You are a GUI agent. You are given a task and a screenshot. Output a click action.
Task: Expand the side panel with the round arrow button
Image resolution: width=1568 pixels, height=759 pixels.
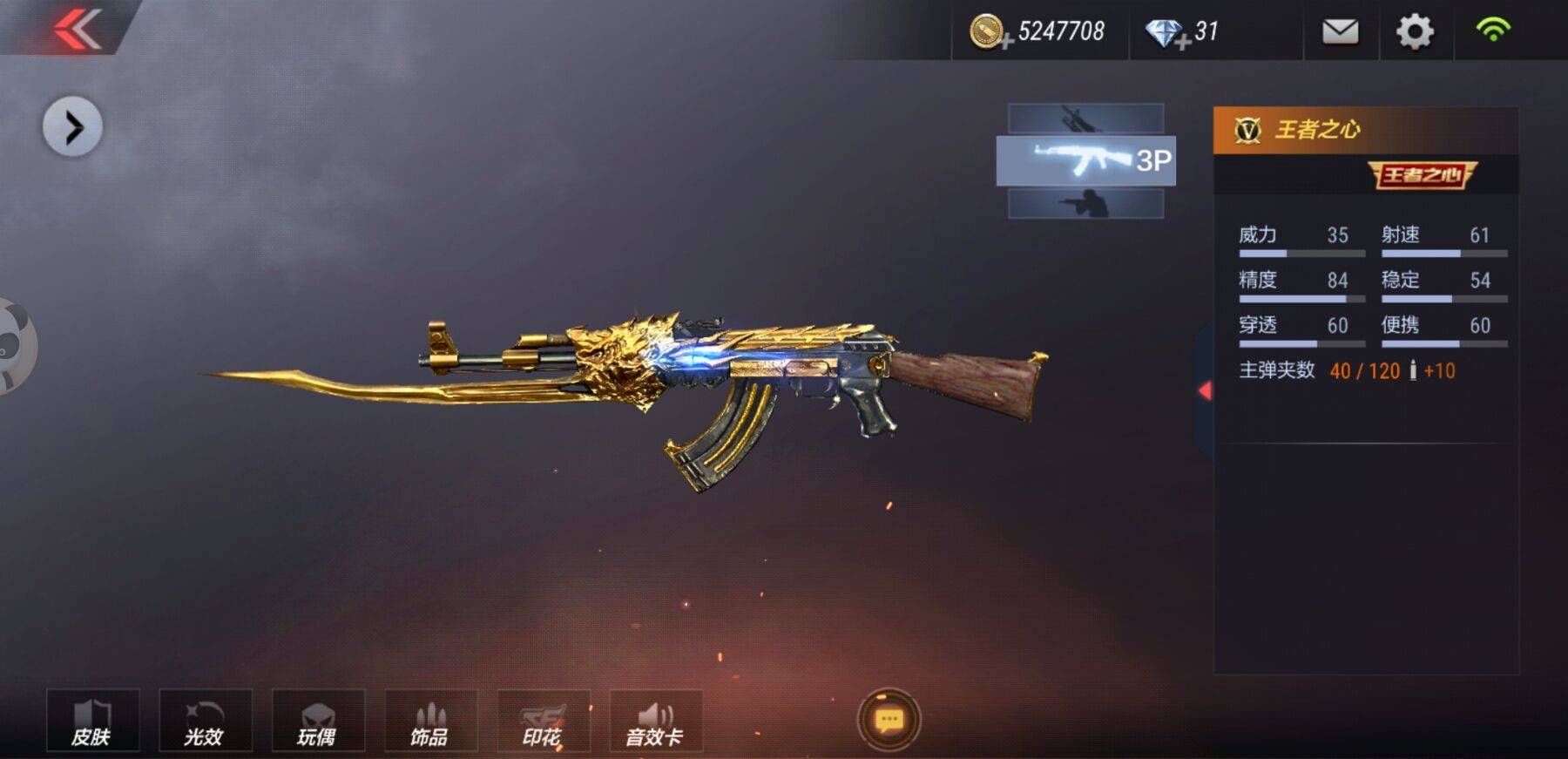(72, 127)
